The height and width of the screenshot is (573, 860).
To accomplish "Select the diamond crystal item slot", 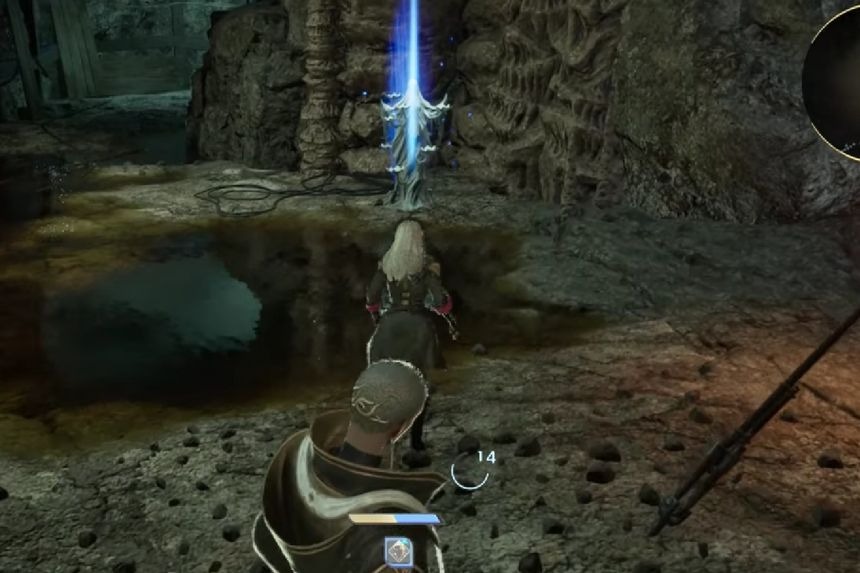I will pyautogui.click(x=397, y=550).
